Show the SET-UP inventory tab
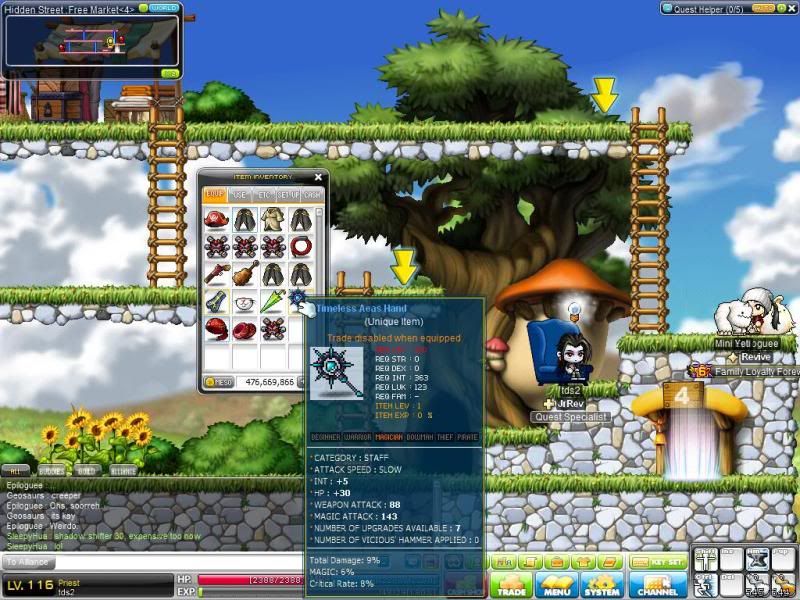The image size is (800, 600). pyautogui.click(x=289, y=194)
